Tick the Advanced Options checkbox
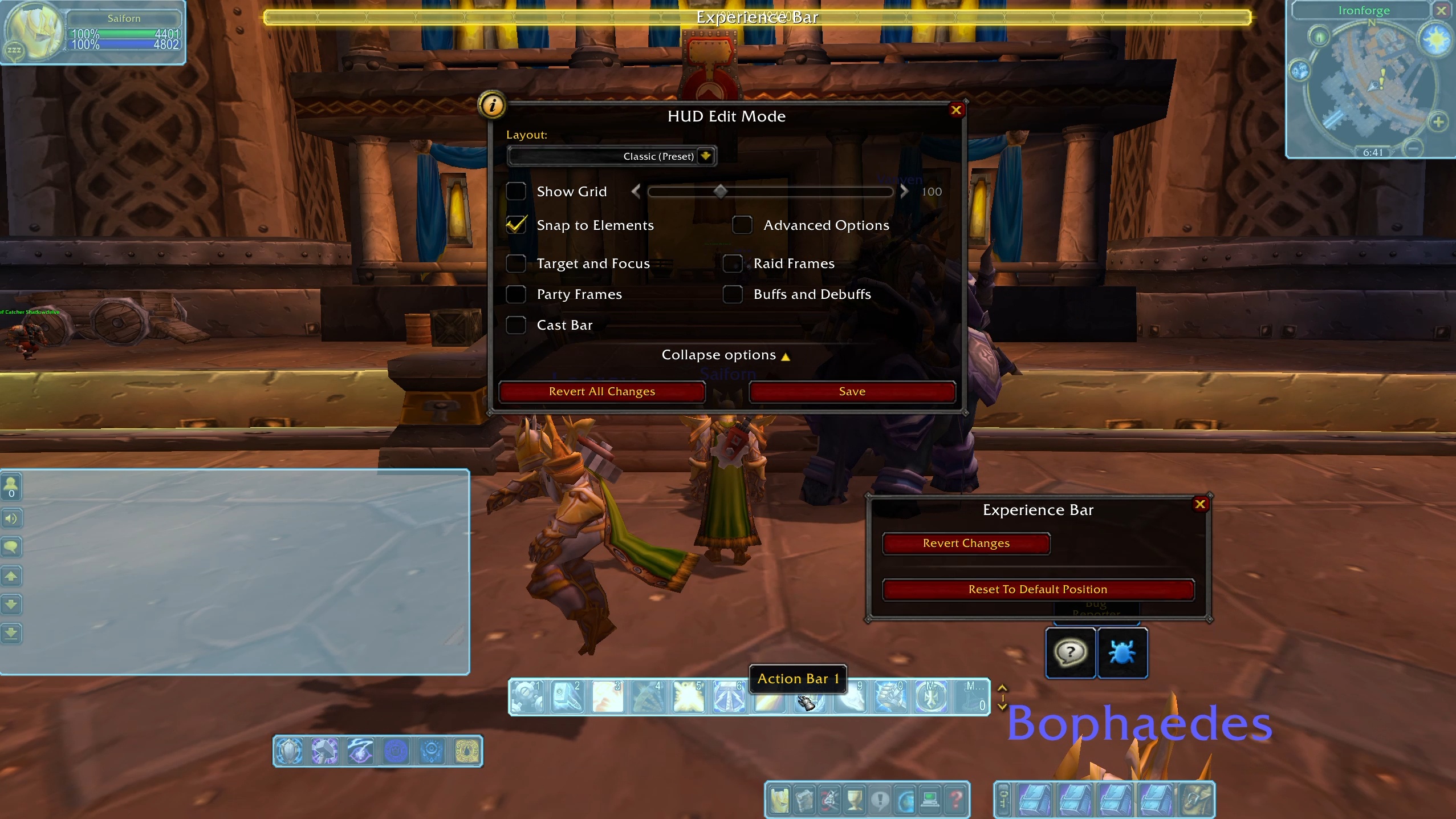Image resolution: width=1456 pixels, height=819 pixels. click(742, 225)
